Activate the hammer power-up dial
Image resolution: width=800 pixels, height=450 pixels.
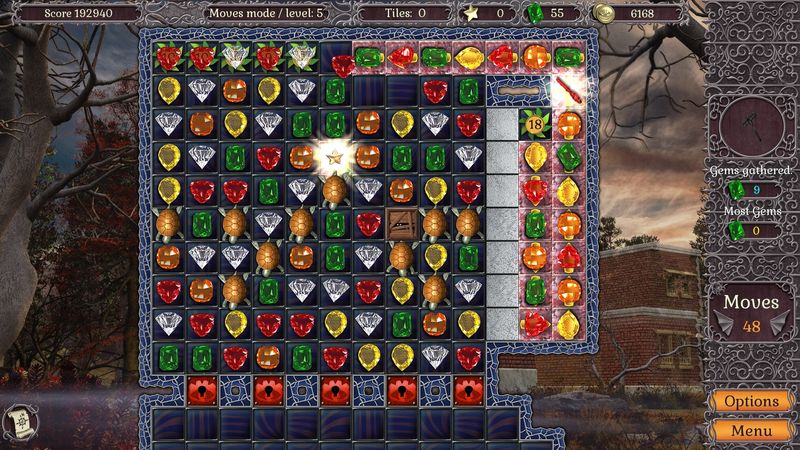(750, 123)
